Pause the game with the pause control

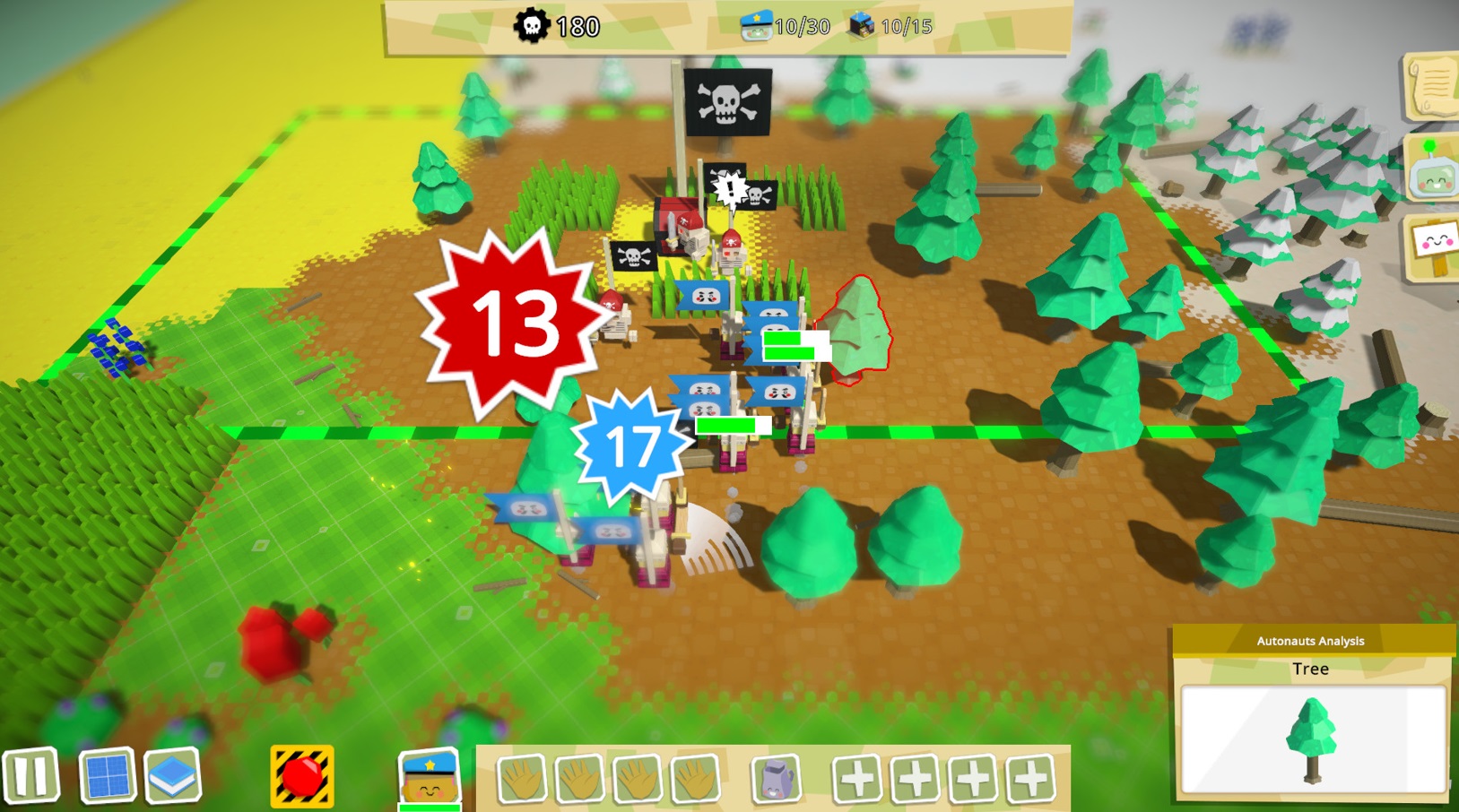30,778
